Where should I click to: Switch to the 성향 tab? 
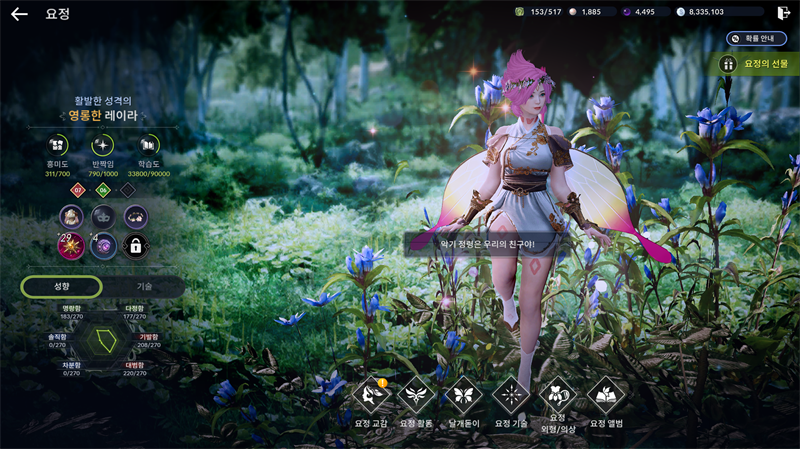(62, 286)
